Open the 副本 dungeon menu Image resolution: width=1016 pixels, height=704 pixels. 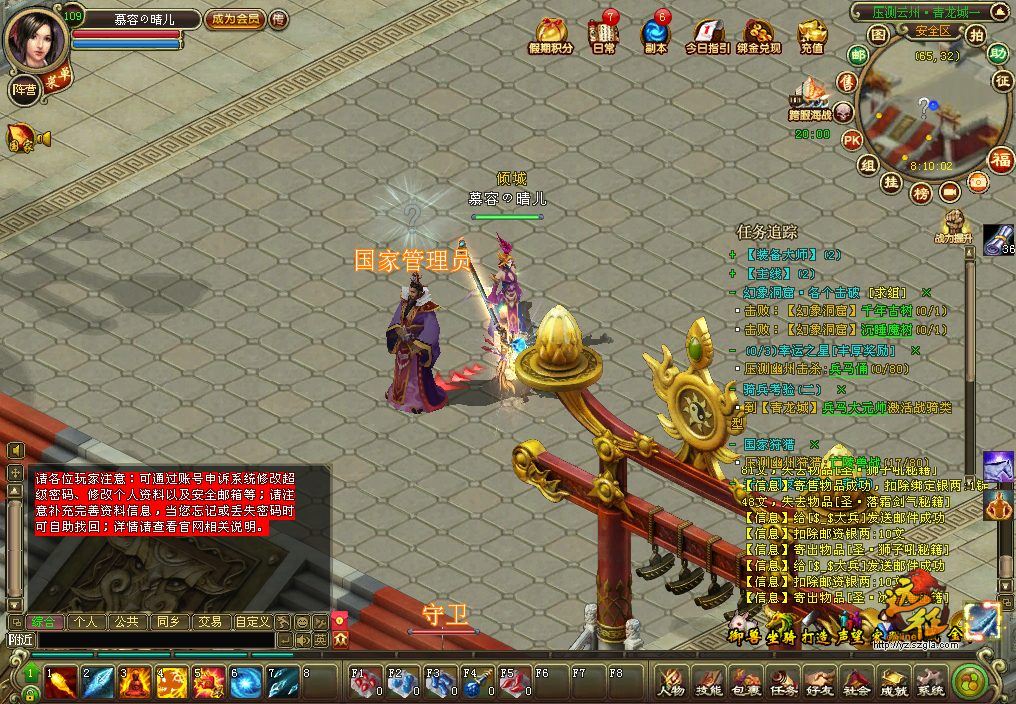point(655,36)
